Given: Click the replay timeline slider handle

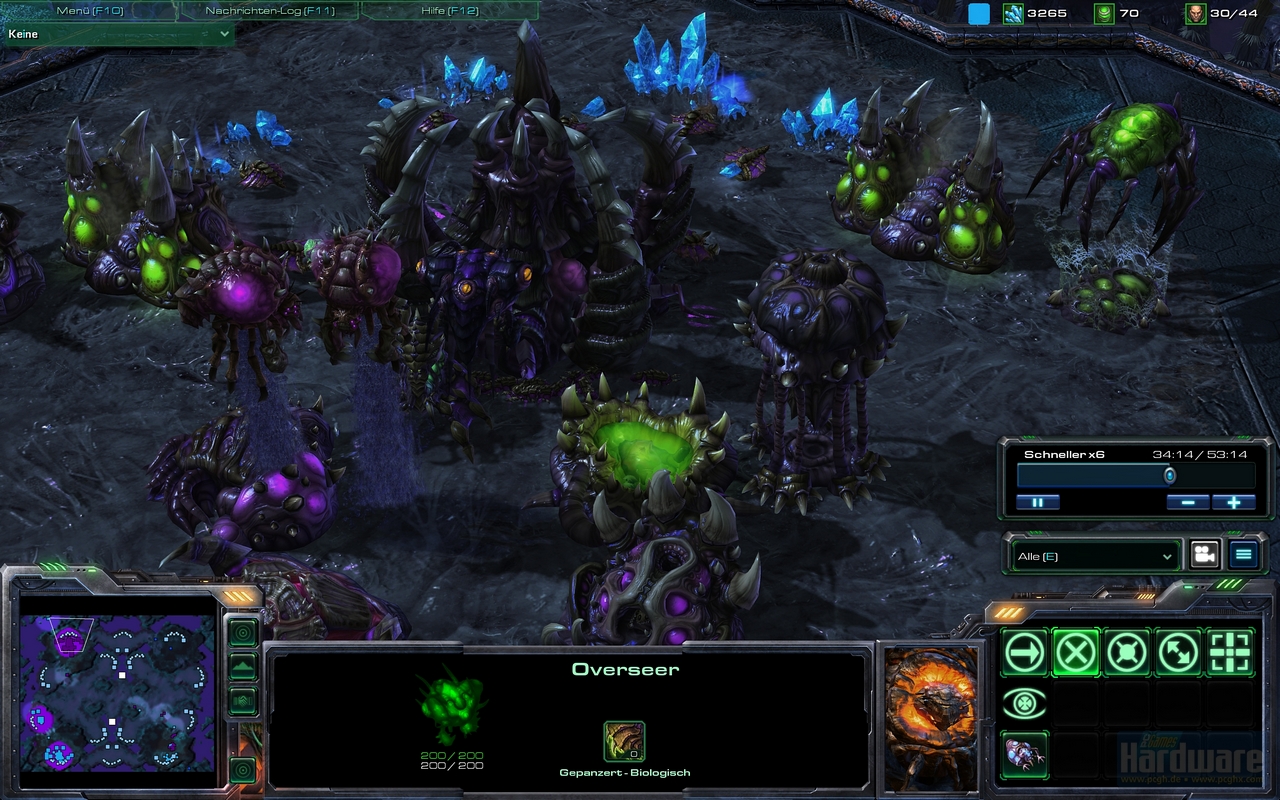Looking at the screenshot, I should pyautogui.click(x=1170, y=476).
